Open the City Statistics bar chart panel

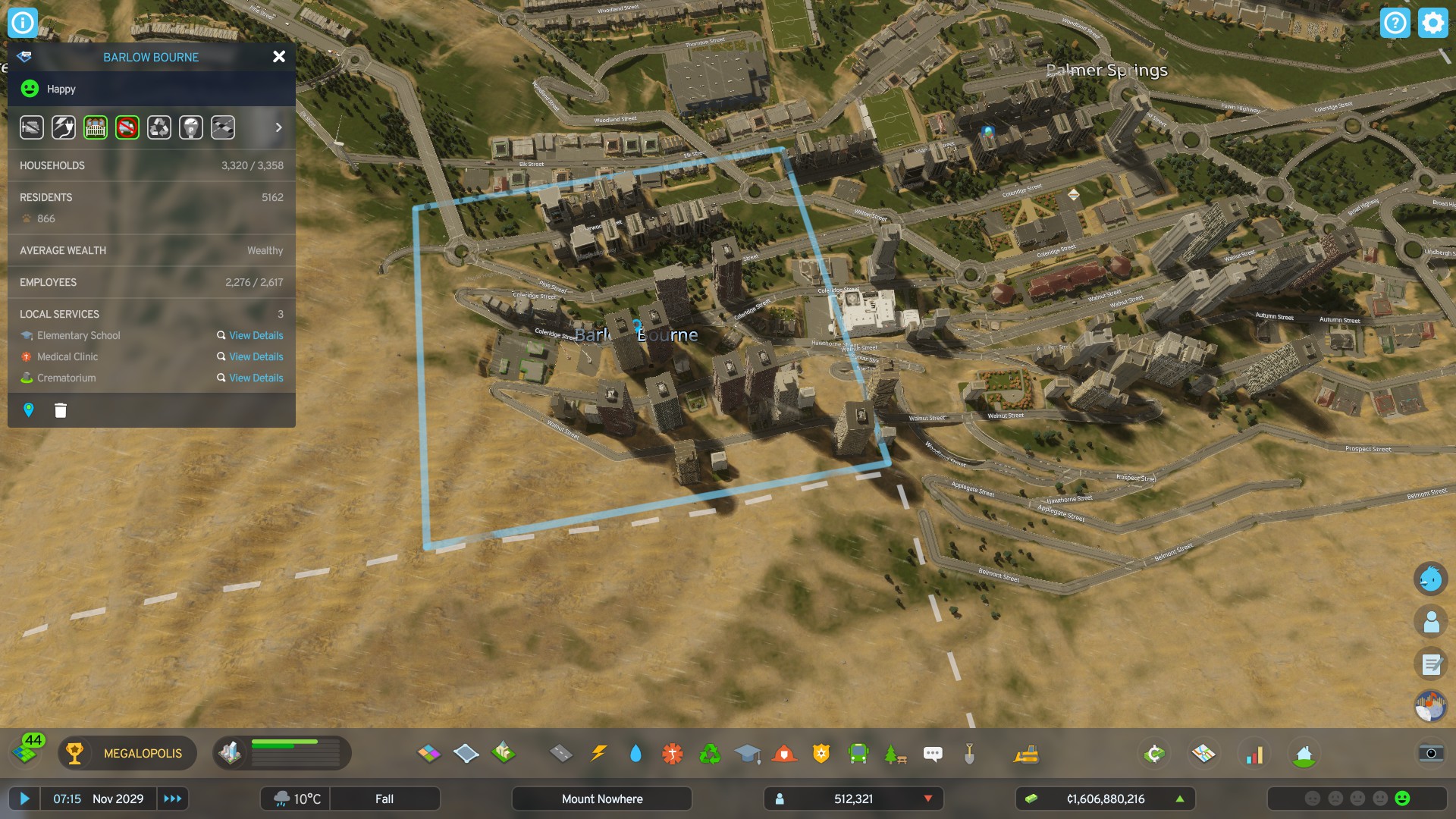point(1256,754)
